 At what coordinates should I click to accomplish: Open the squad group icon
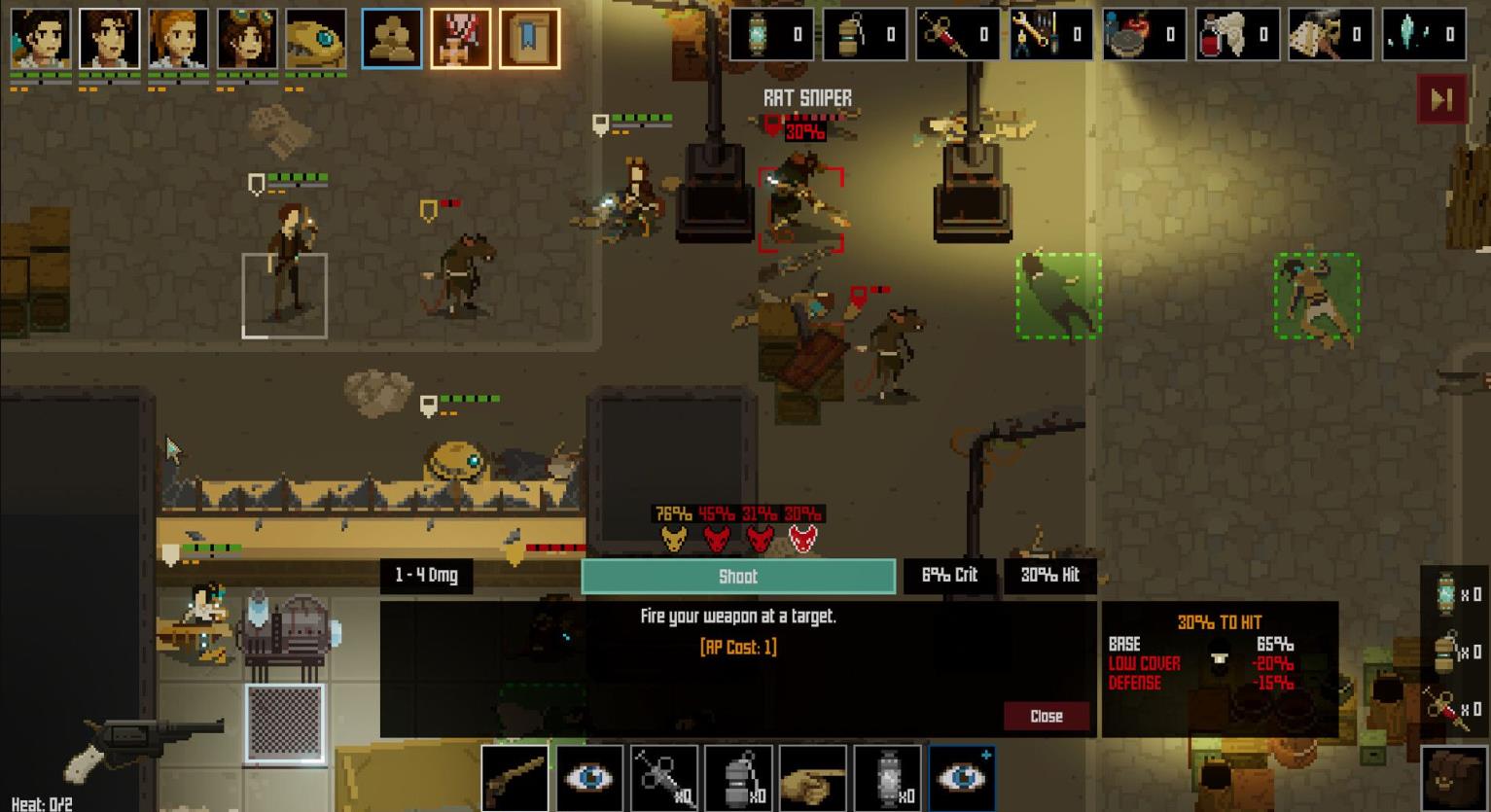pyautogui.click(x=392, y=39)
